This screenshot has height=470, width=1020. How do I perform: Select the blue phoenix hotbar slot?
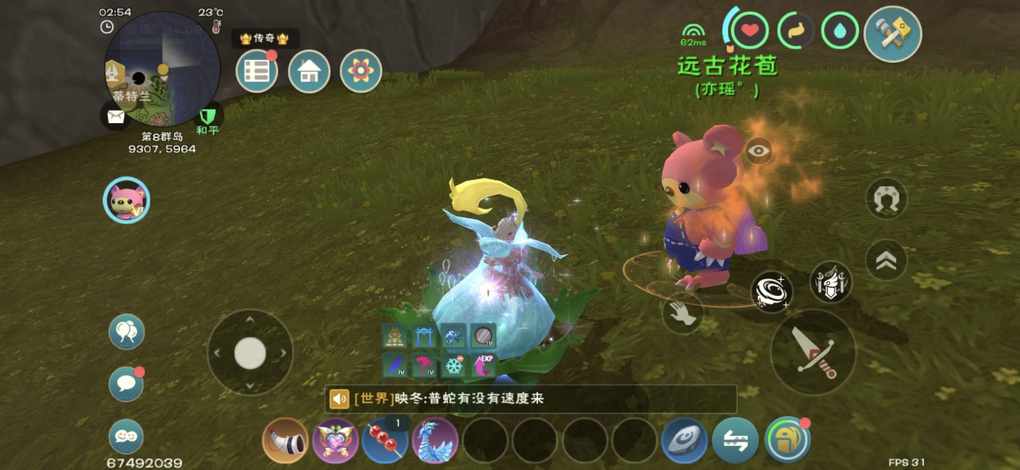pos(435,440)
